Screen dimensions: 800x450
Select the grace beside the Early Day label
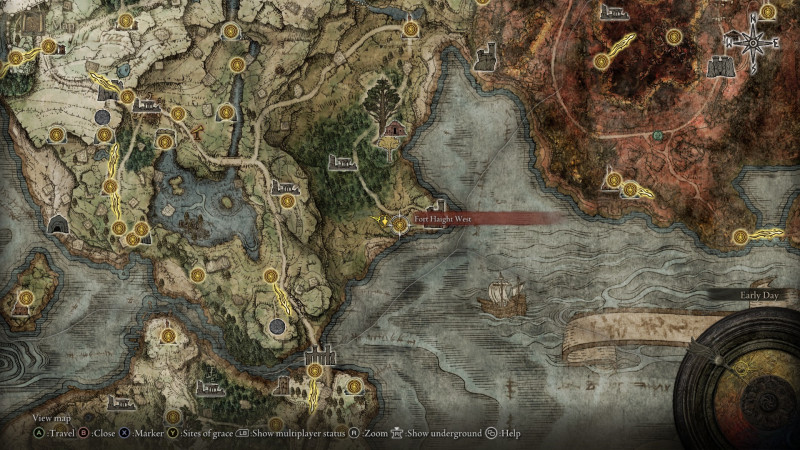(741, 236)
